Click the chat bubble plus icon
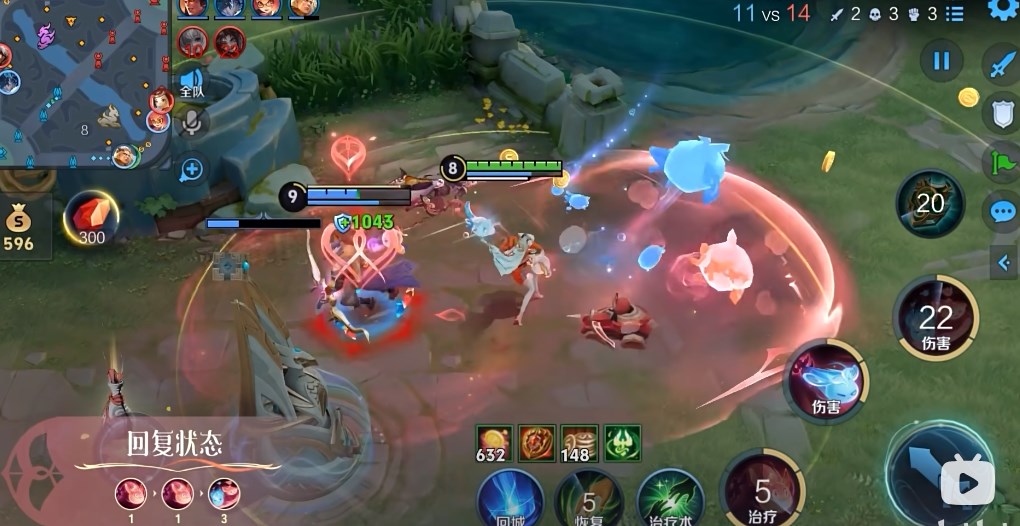The width and height of the screenshot is (1020, 526). (191, 169)
